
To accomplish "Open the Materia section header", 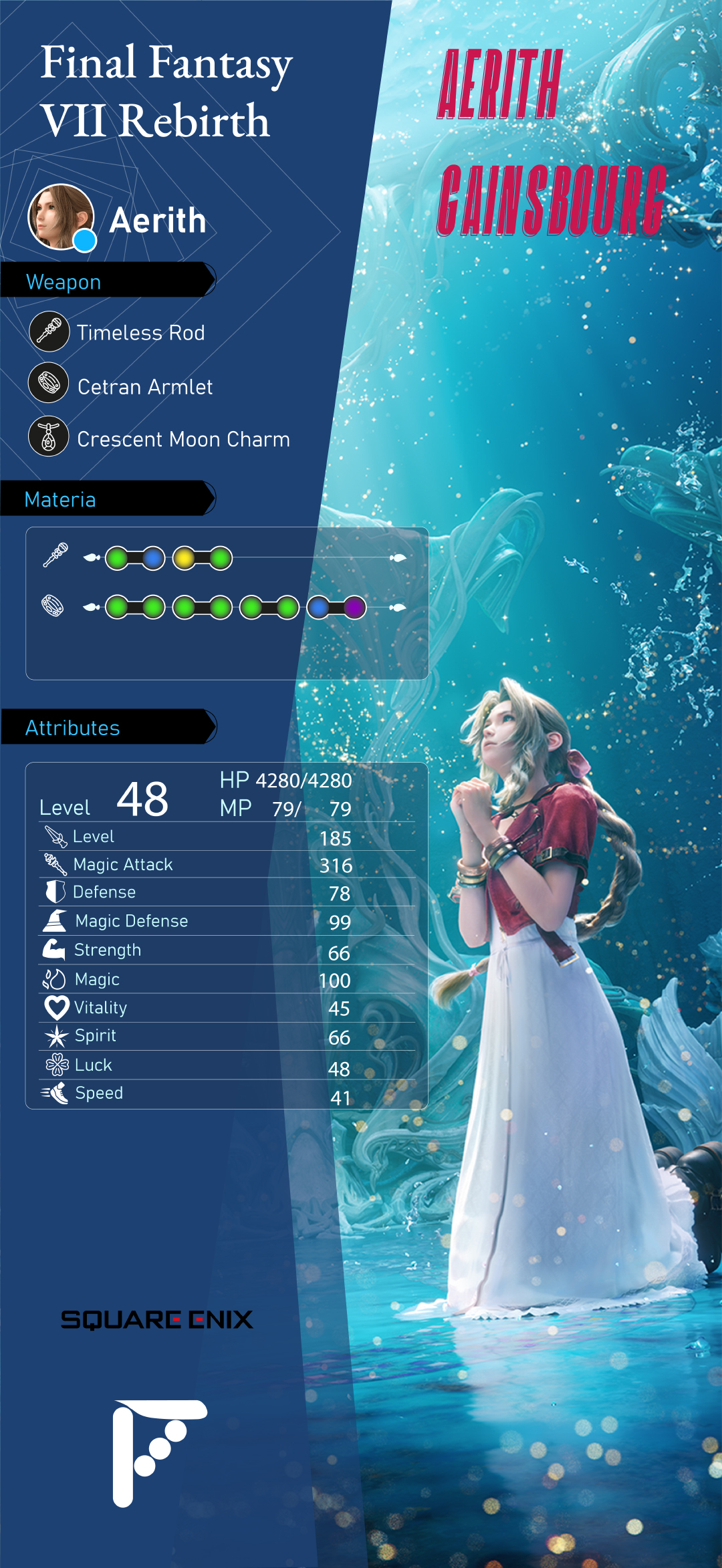I will pos(107,499).
